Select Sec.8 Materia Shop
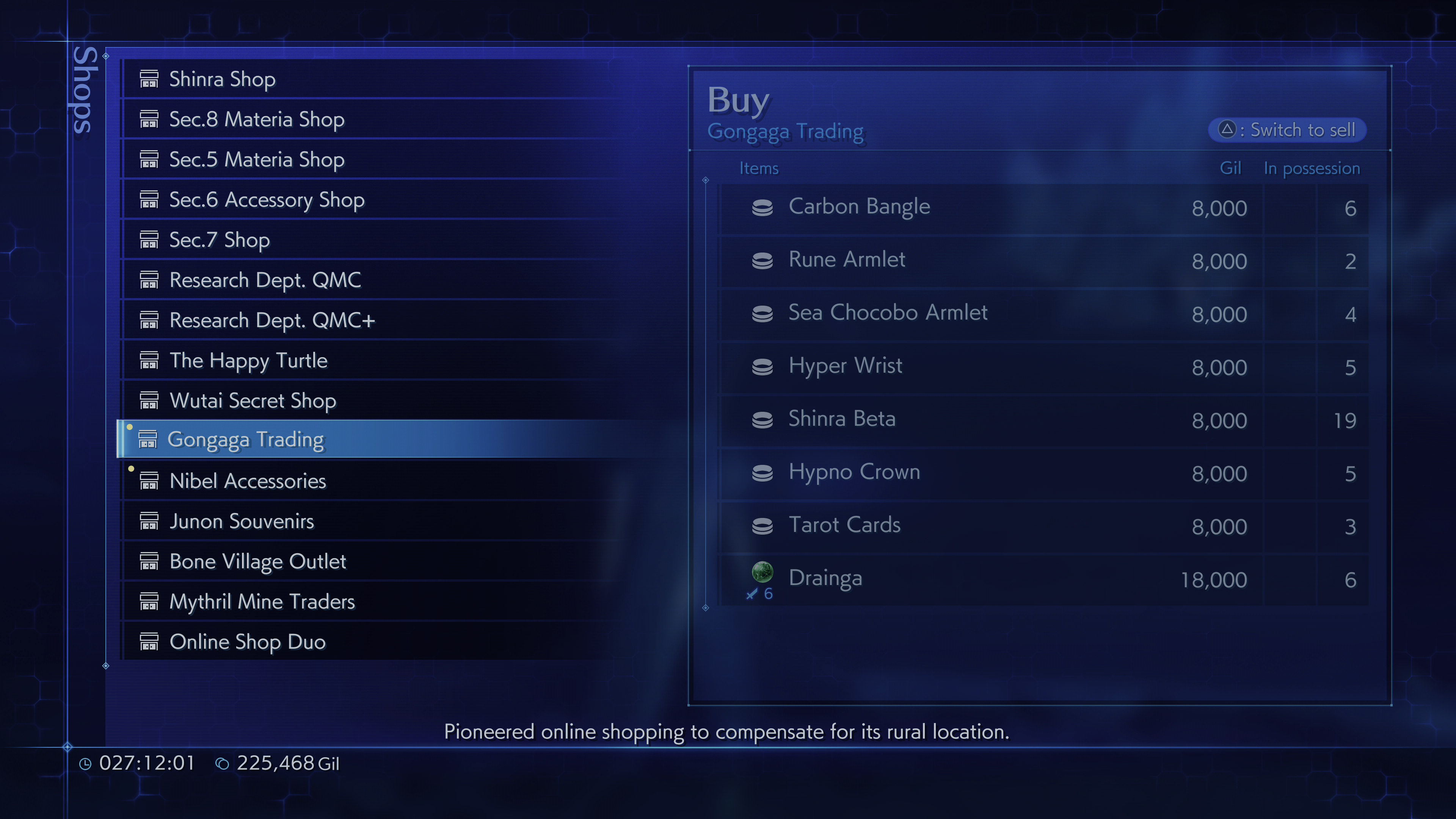The width and height of the screenshot is (1456, 819). click(x=257, y=119)
